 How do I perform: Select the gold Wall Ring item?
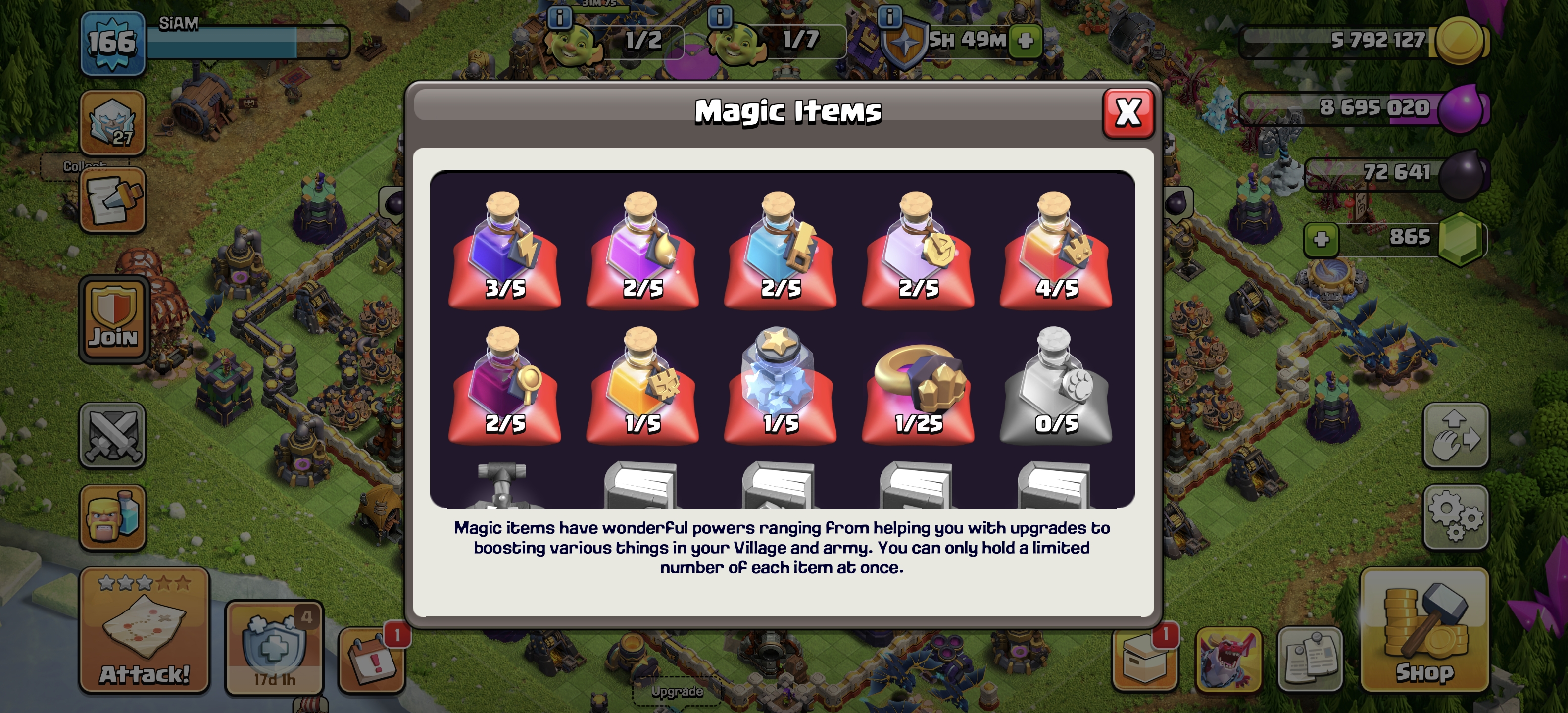(x=918, y=385)
